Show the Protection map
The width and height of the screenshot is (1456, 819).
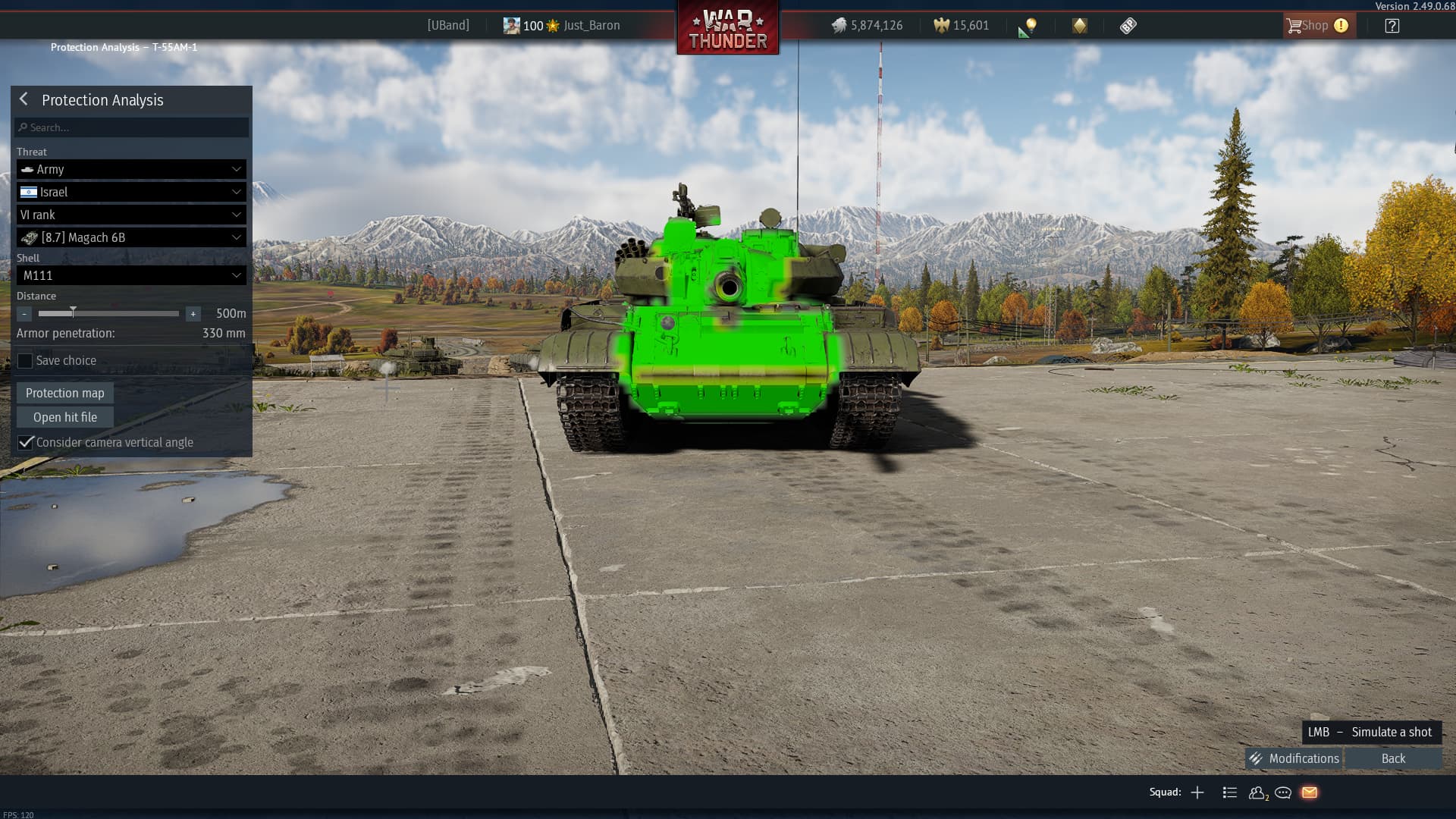tap(65, 393)
